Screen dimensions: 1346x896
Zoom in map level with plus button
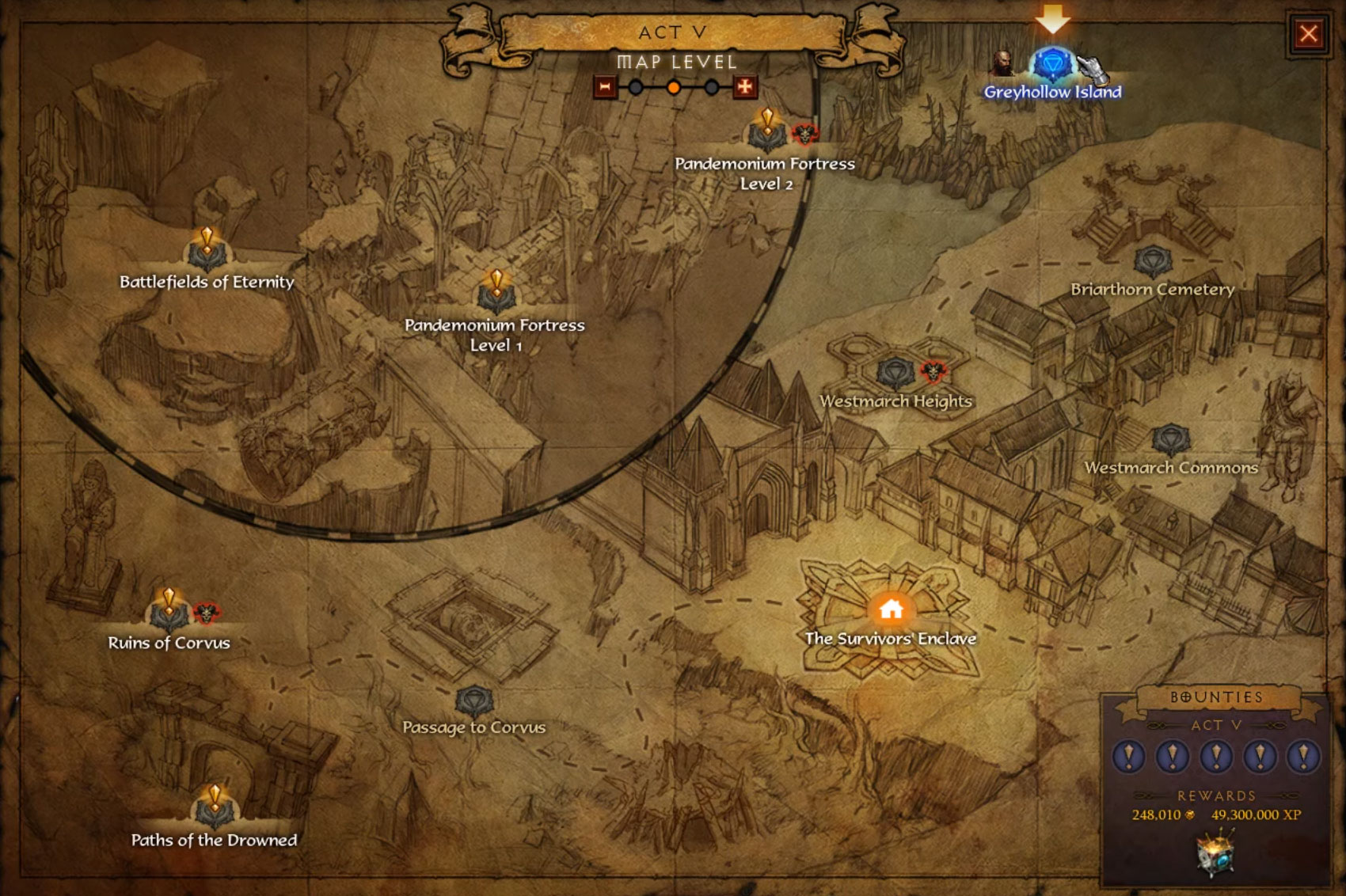tap(744, 87)
